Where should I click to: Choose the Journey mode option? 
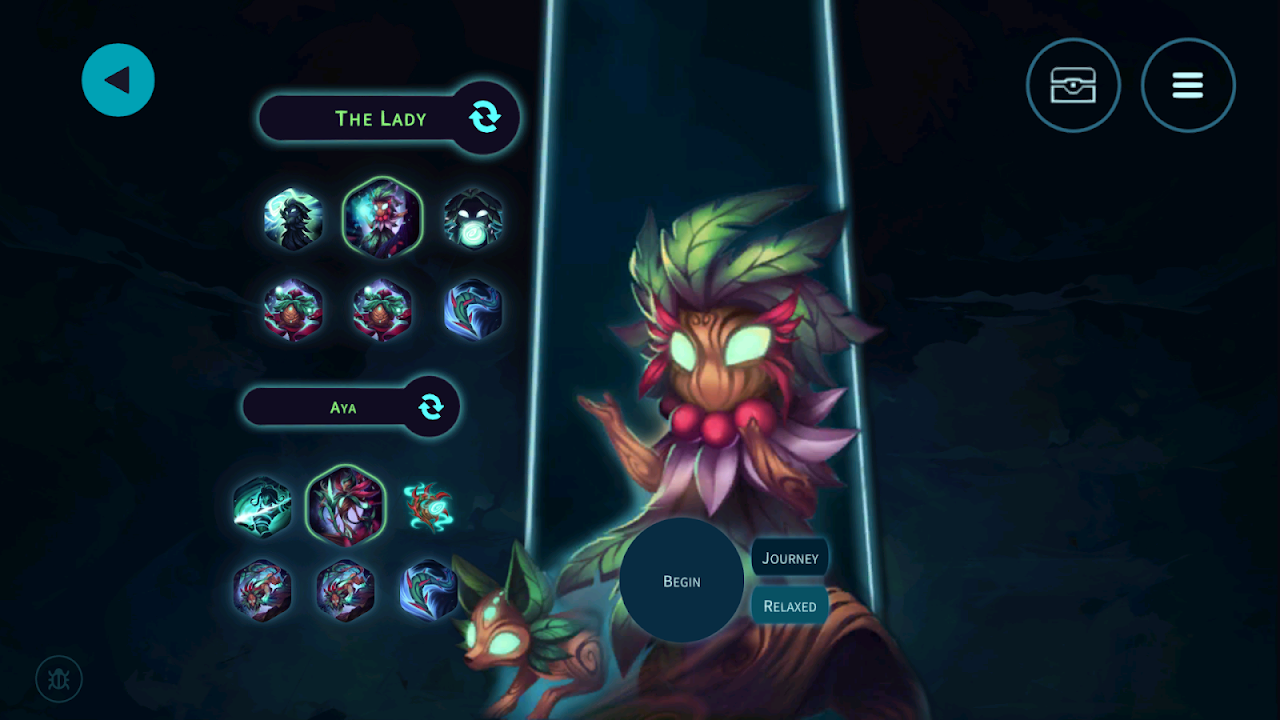790,558
